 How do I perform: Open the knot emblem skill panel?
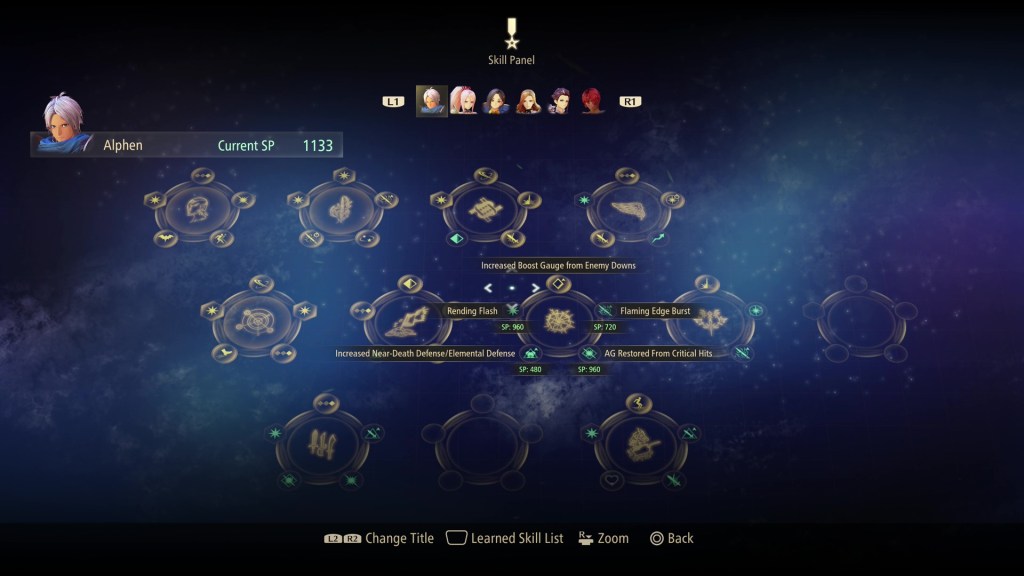[485, 212]
